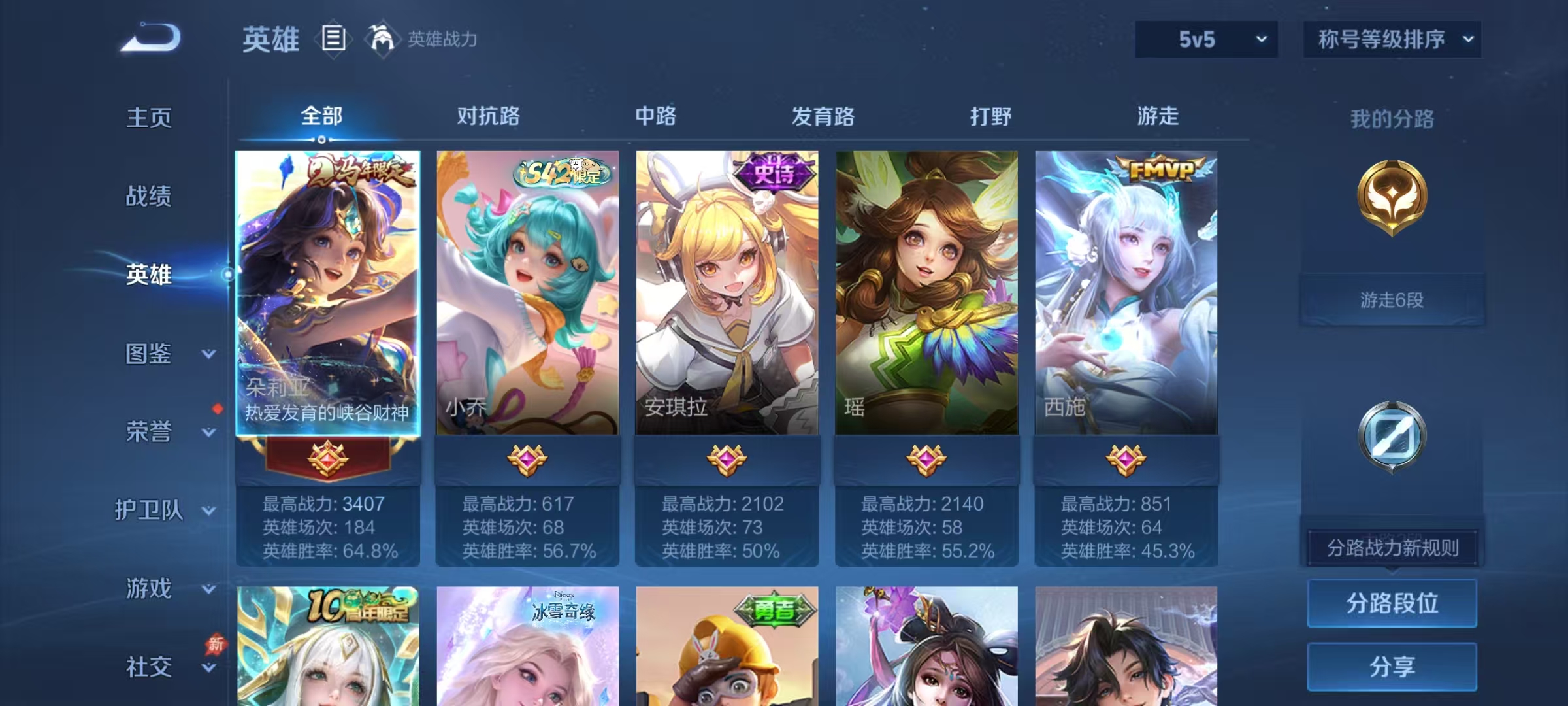The image size is (1568, 706).
Task: Open the 英雄战力 emblem icon at top
Action: 380,39
